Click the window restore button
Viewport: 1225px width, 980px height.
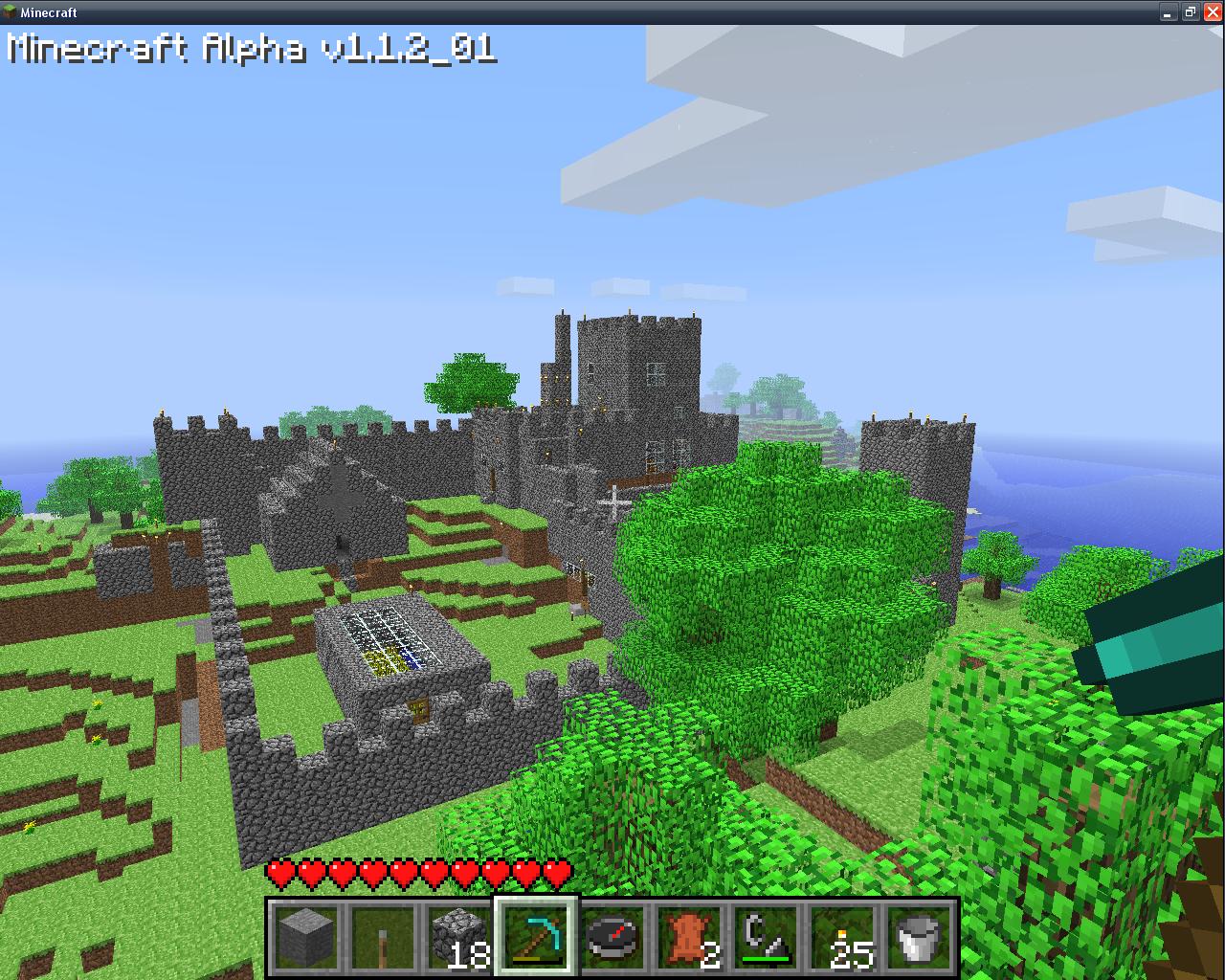1190,12
